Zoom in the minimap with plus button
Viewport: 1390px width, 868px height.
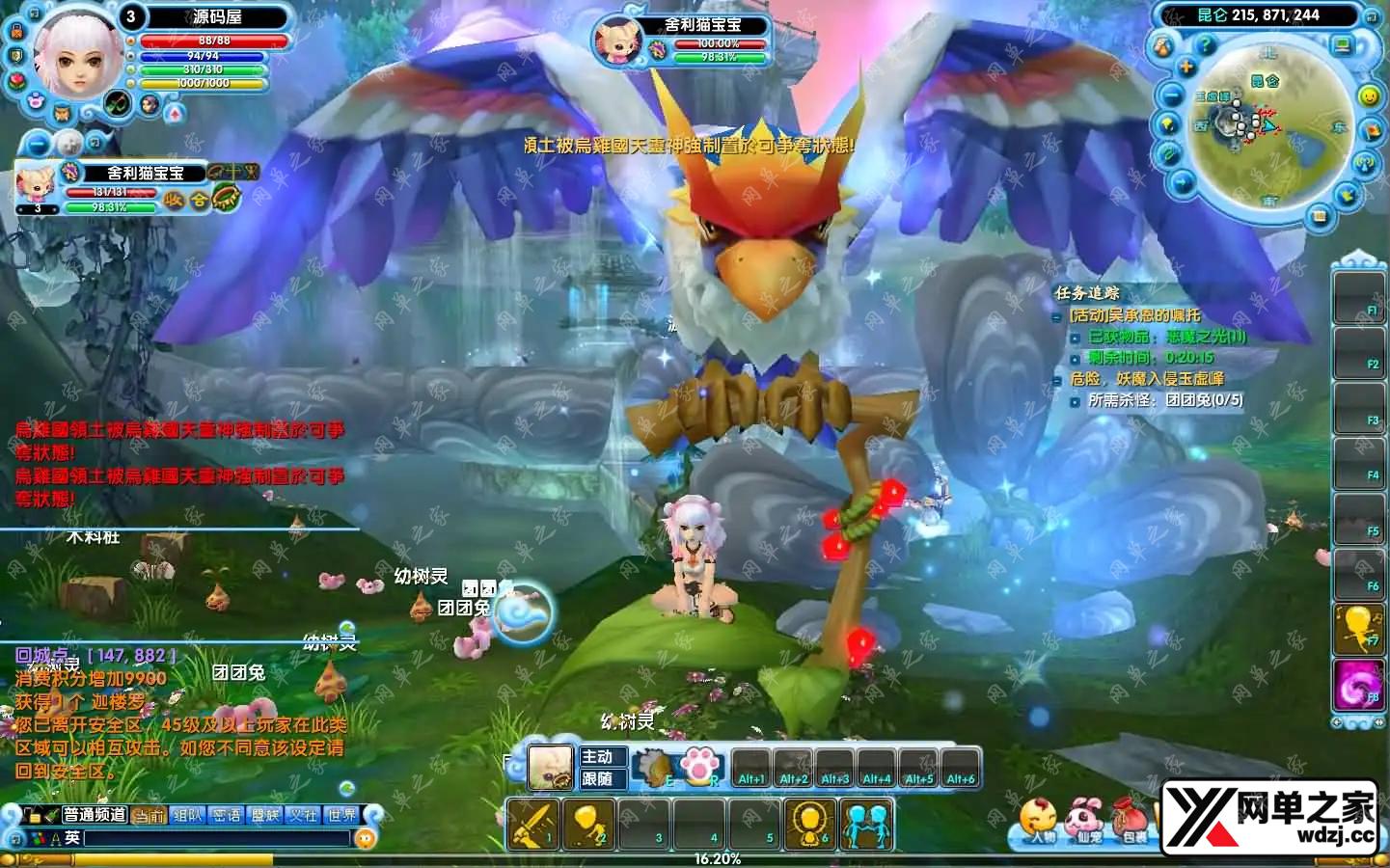click(1186, 67)
